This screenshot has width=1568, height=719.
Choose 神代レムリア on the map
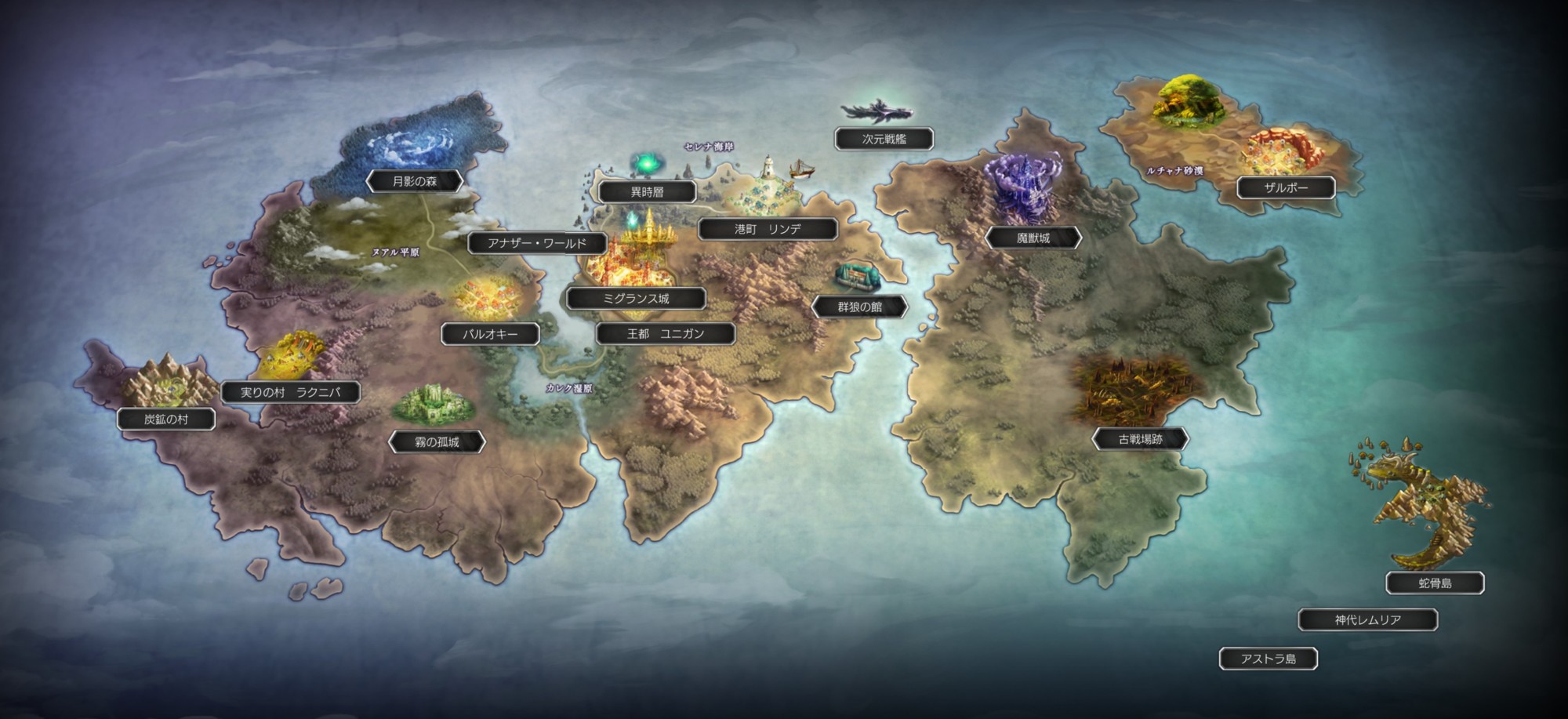1367,620
